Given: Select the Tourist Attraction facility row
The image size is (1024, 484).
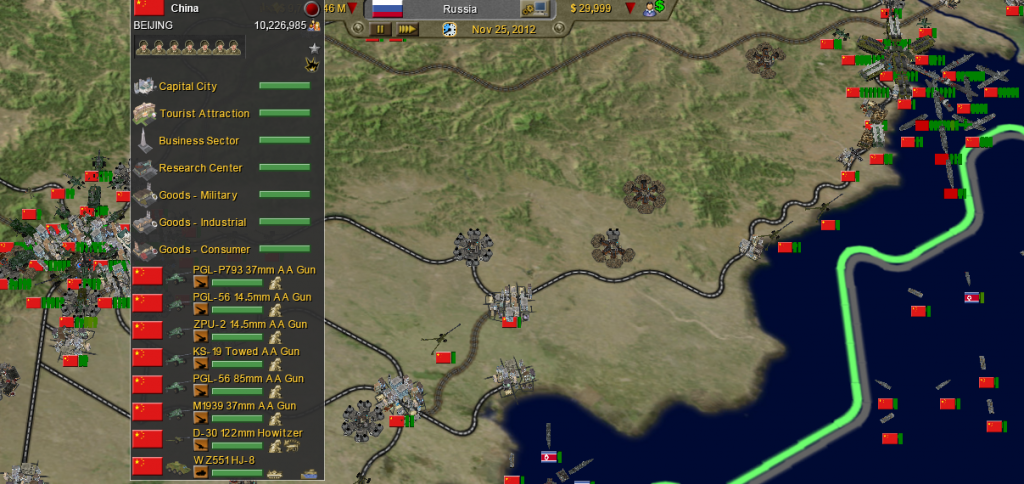Looking at the screenshot, I should click(x=204, y=113).
